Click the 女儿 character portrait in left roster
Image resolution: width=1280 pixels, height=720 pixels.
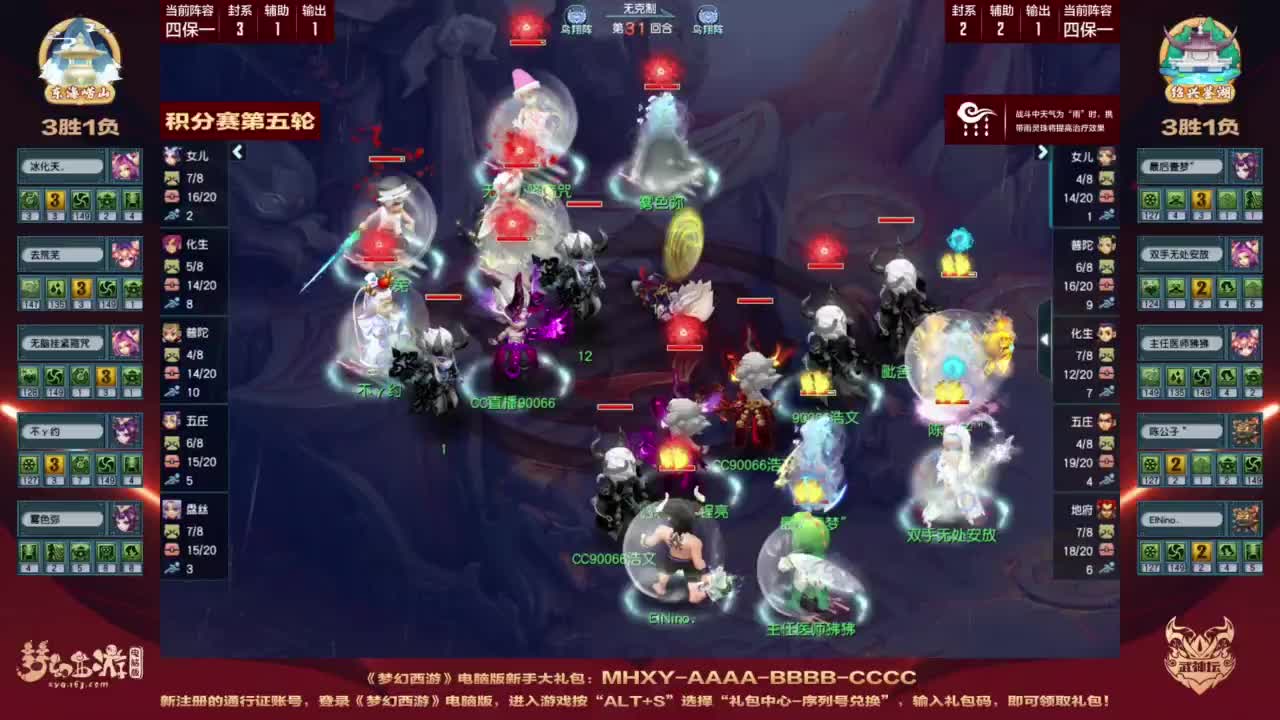coord(173,156)
